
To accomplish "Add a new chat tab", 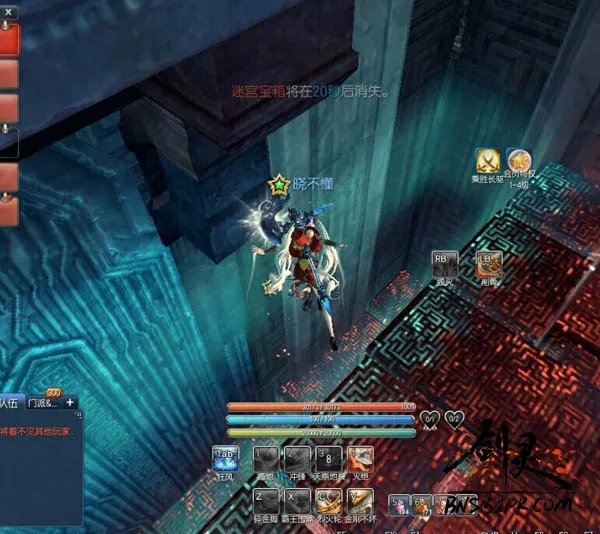I will pyautogui.click(x=70, y=402).
